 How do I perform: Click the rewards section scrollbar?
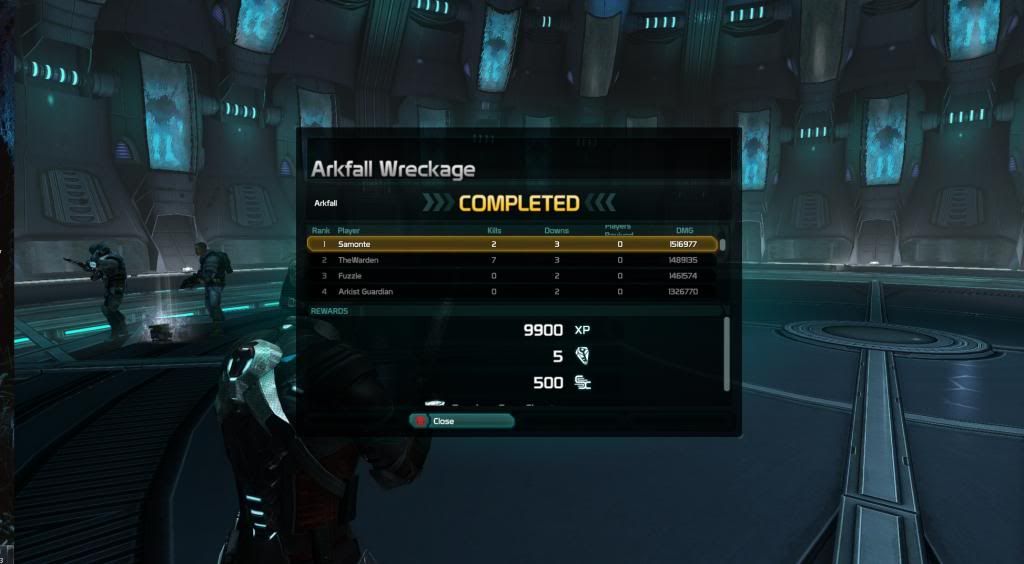727,354
